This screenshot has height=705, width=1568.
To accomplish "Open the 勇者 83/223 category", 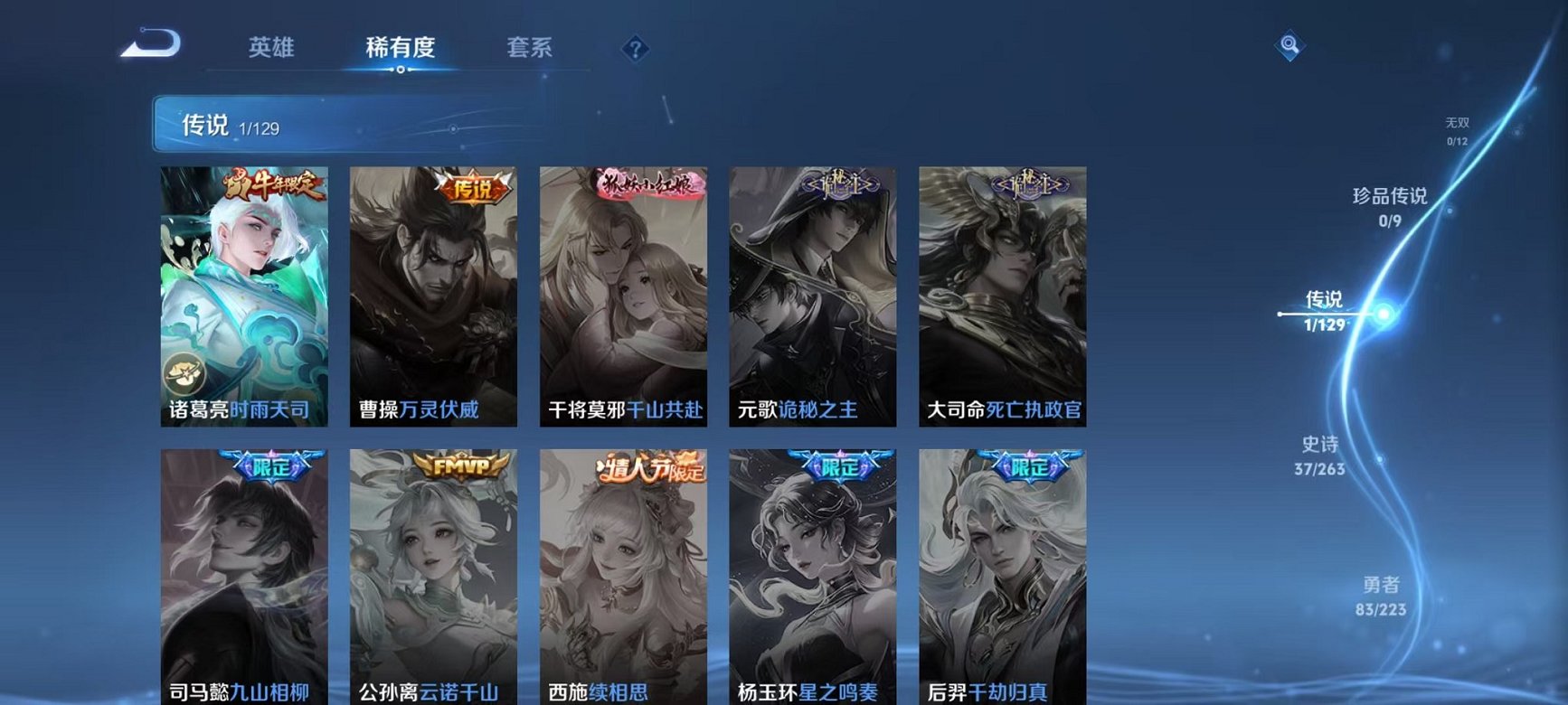I will point(1383,597).
